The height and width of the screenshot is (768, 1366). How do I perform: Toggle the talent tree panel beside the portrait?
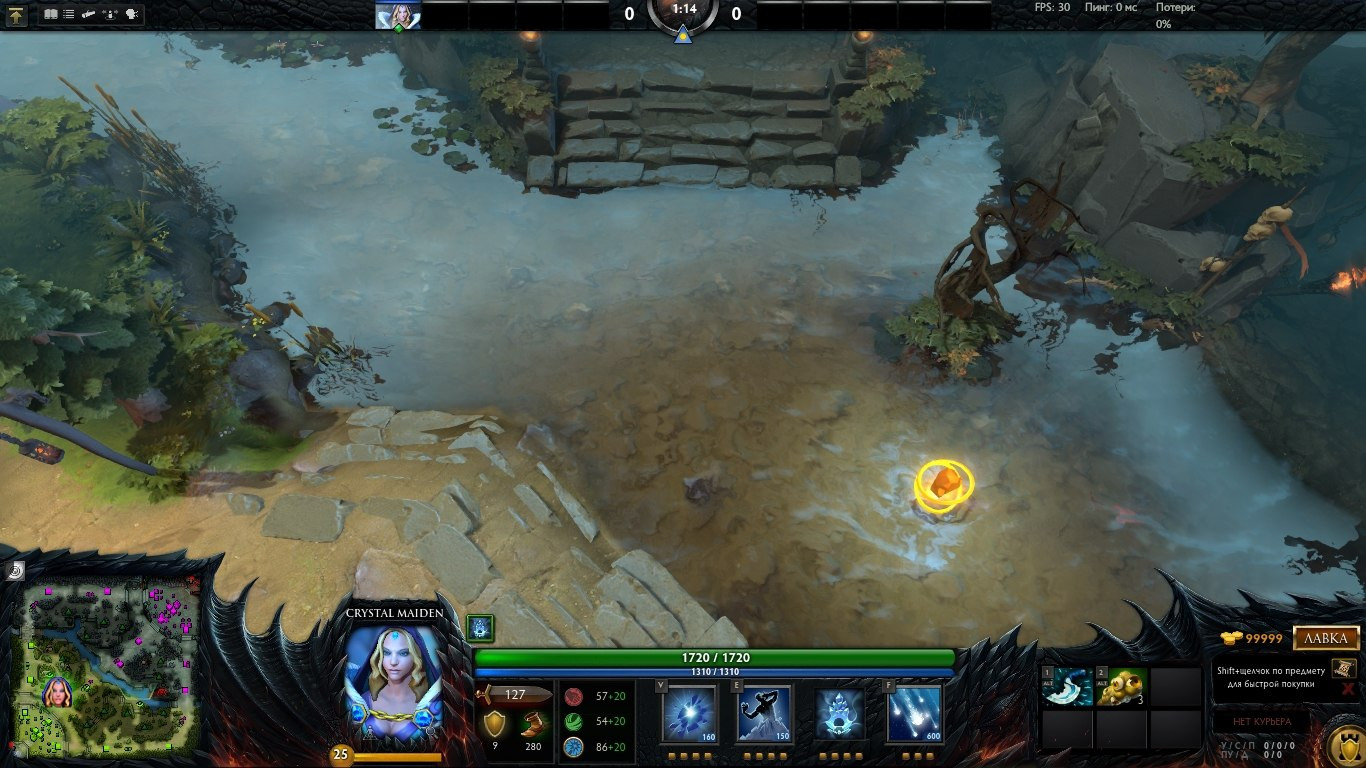pyautogui.click(x=478, y=626)
